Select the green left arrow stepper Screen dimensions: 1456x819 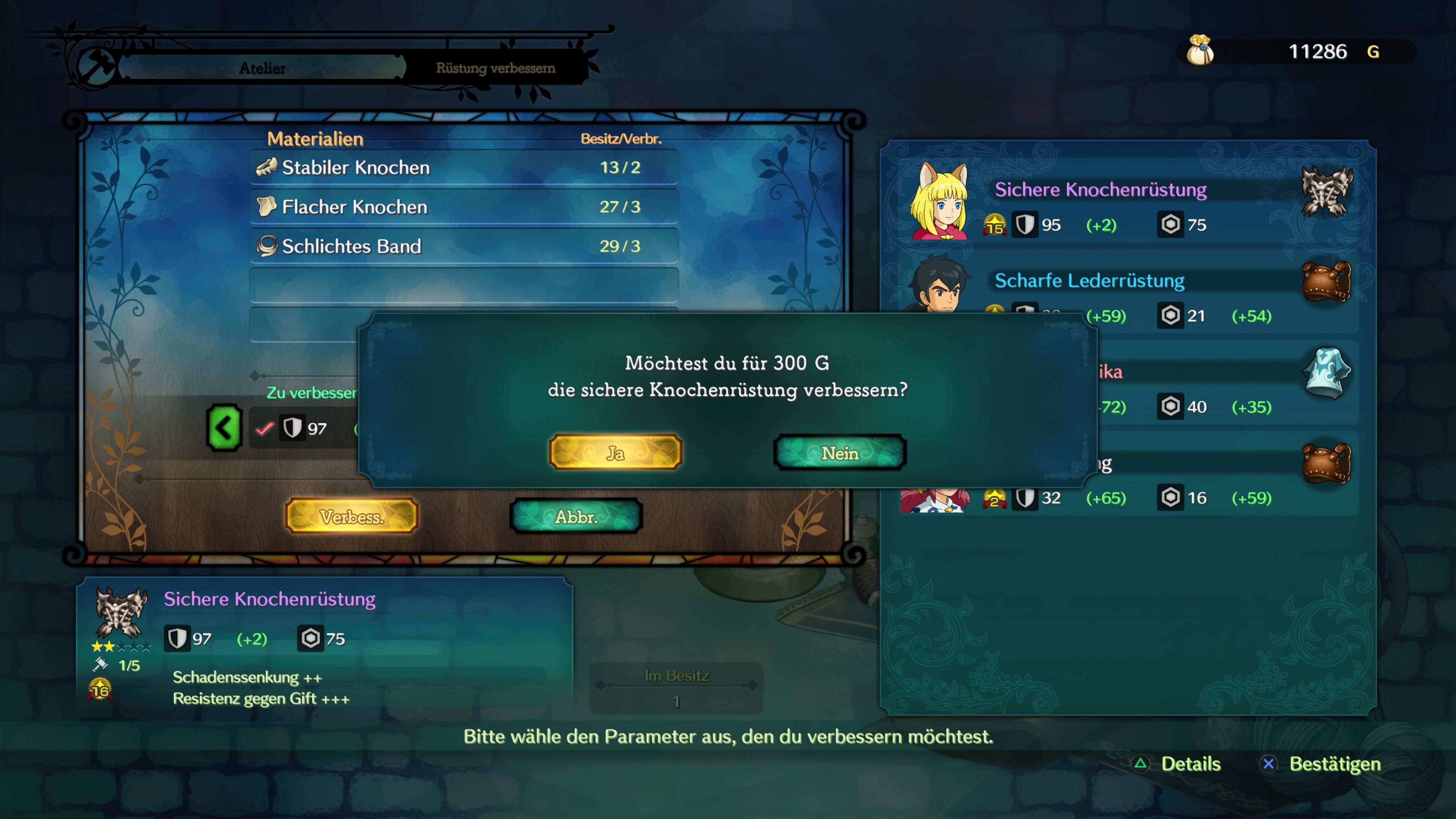coord(224,428)
